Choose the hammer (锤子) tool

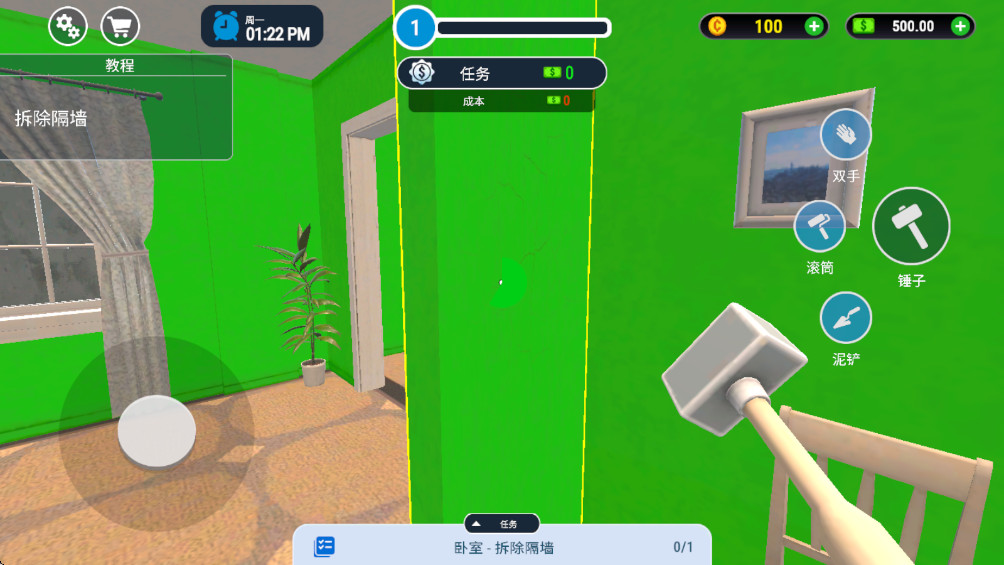[911, 226]
